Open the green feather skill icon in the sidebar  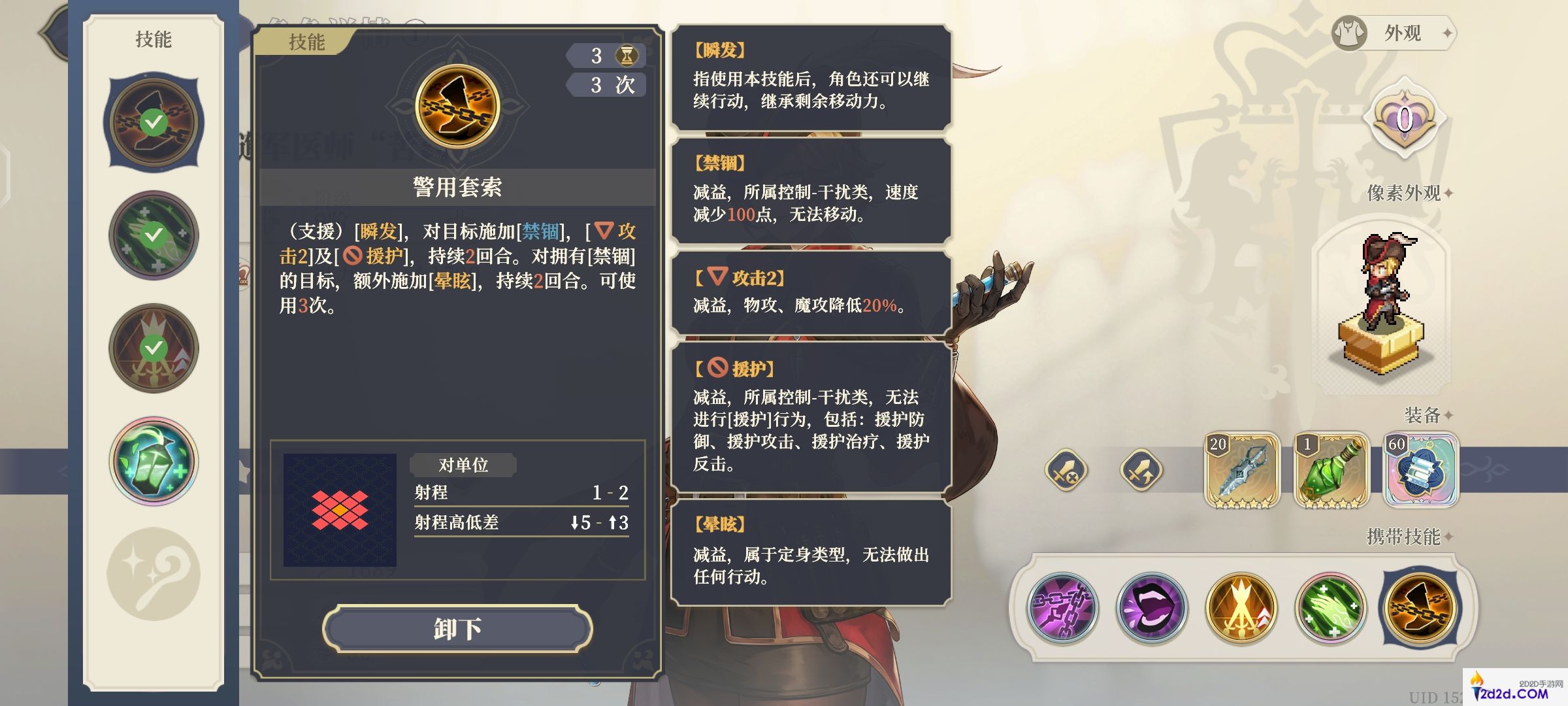coord(153,235)
